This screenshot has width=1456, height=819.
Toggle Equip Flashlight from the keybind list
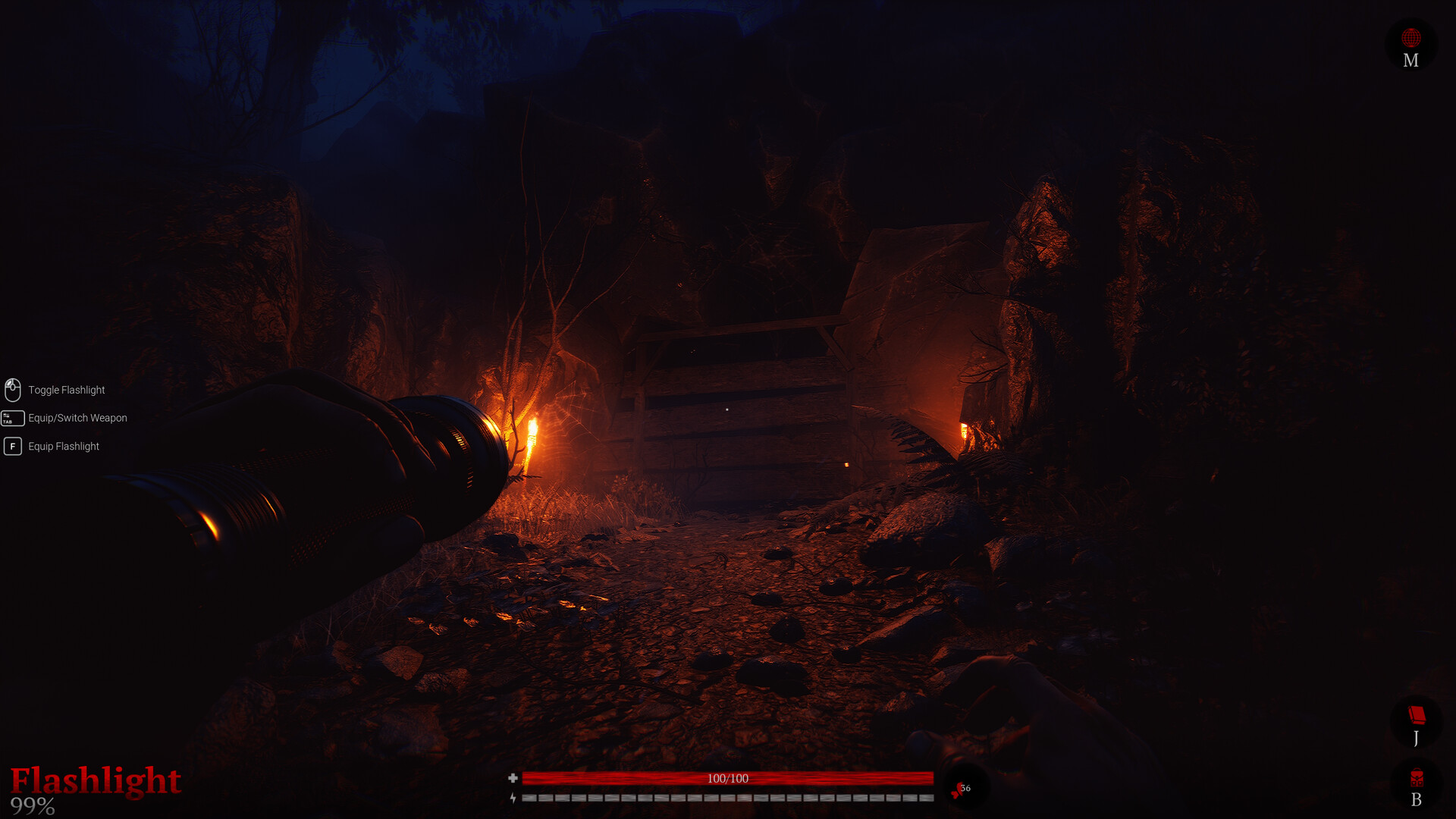(62, 446)
